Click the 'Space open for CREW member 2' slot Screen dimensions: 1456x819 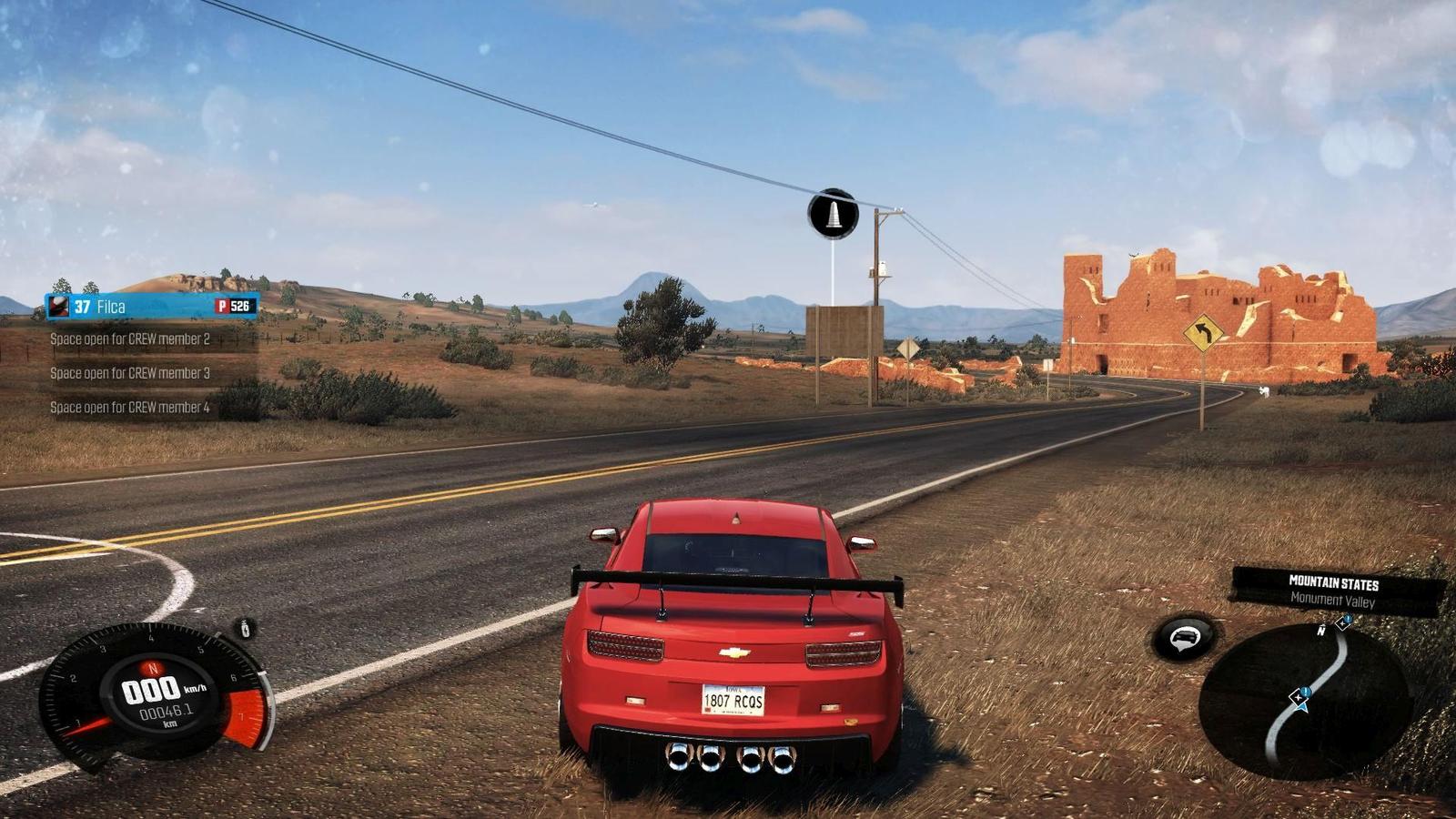click(x=130, y=339)
